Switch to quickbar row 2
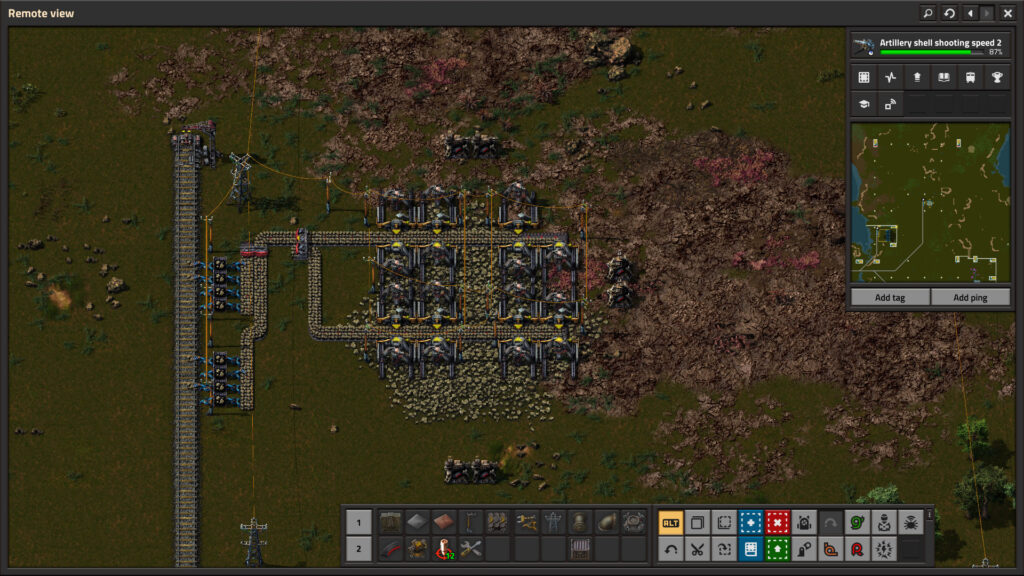 pyautogui.click(x=358, y=548)
